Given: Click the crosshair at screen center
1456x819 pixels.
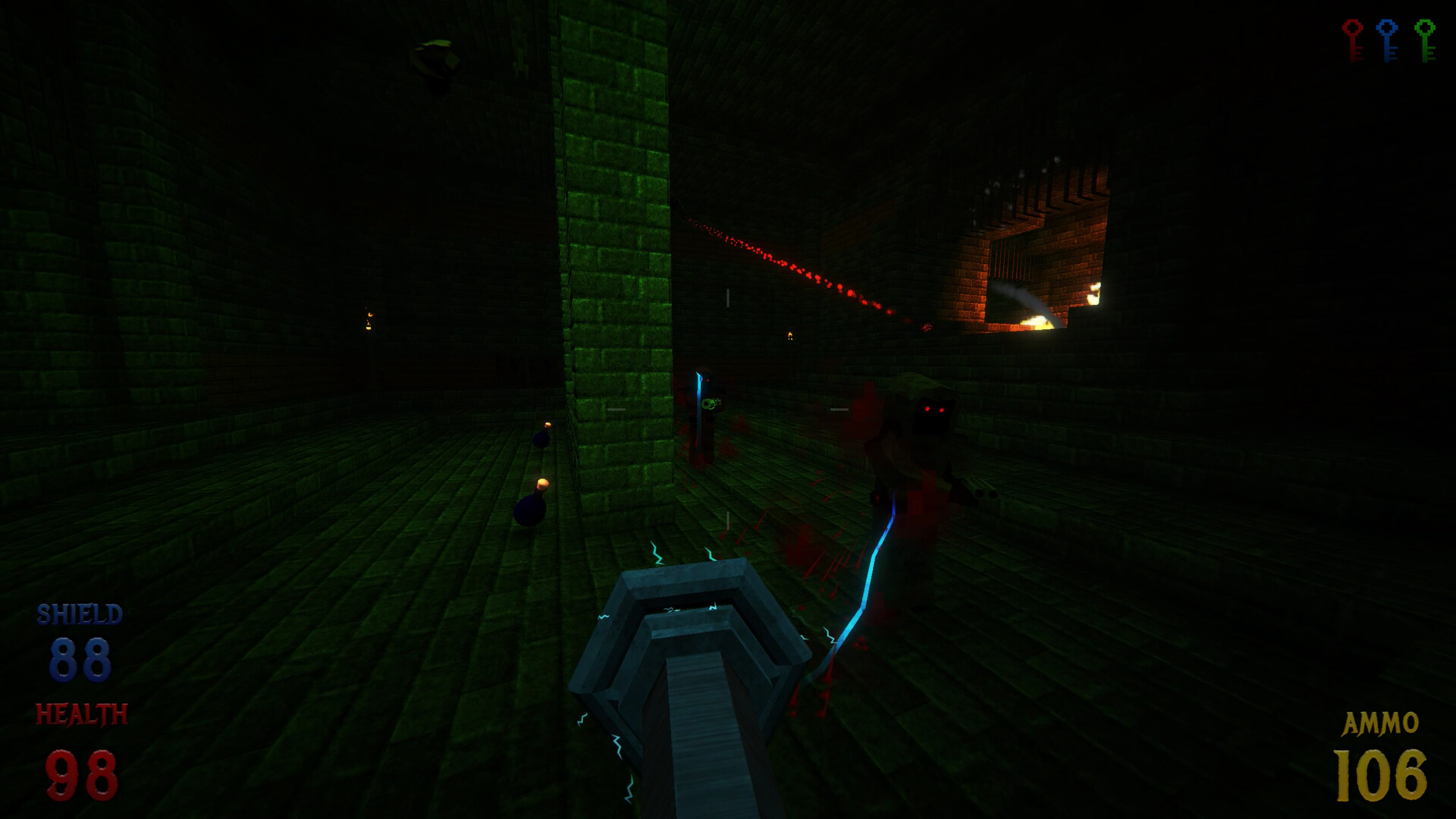Looking at the screenshot, I should 728,409.
